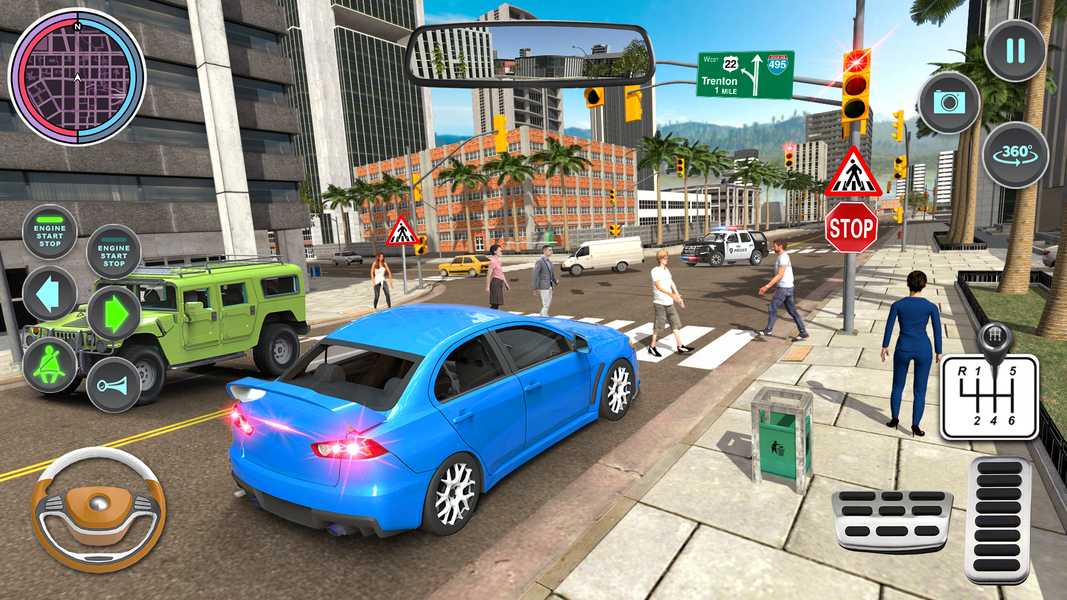Toggle the green seatbelt button
The height and width of the screenshot is (600, 1067).
click(x=50, y=364)
